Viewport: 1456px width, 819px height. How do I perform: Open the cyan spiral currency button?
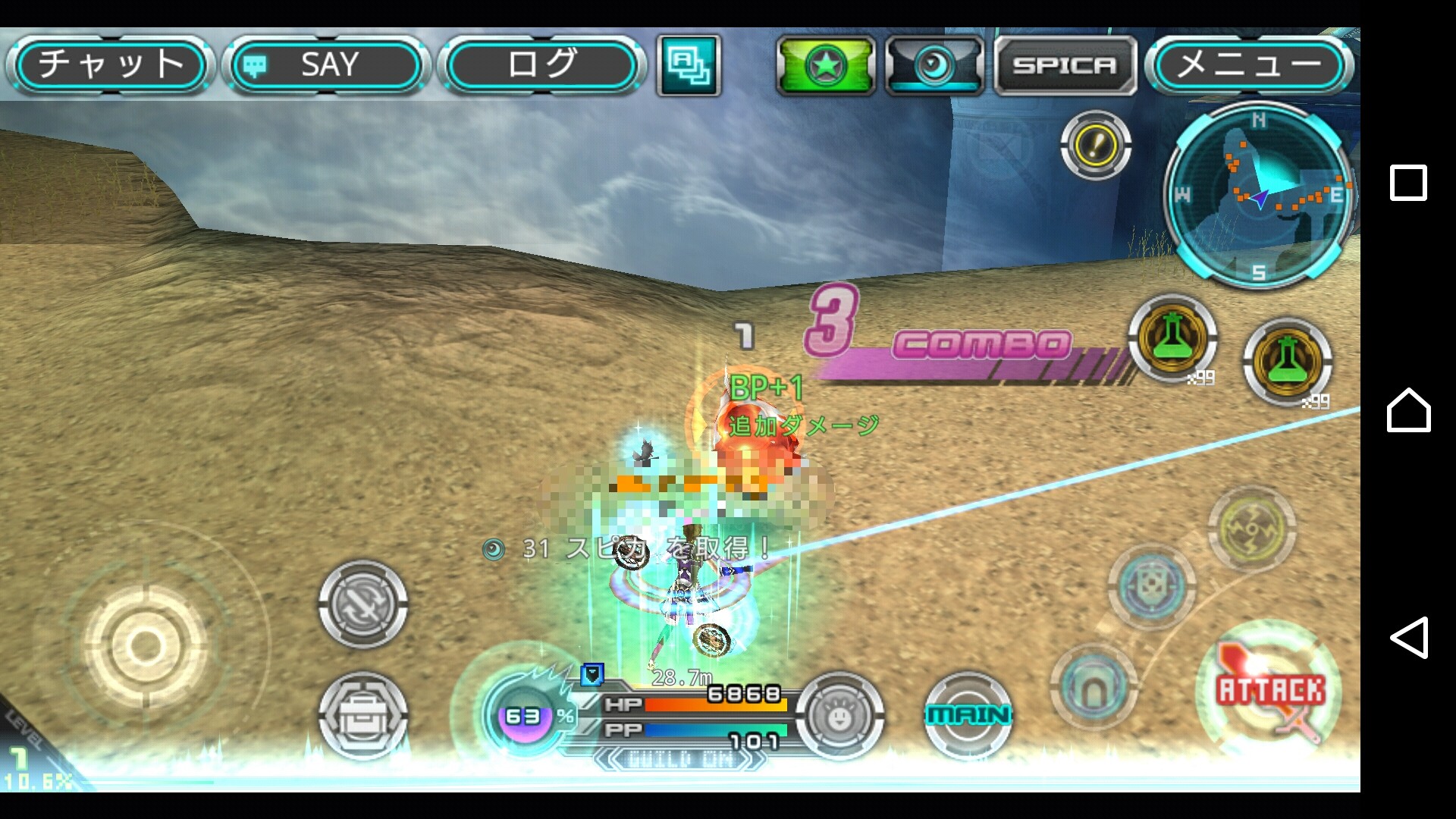click(x=934, y=66)
